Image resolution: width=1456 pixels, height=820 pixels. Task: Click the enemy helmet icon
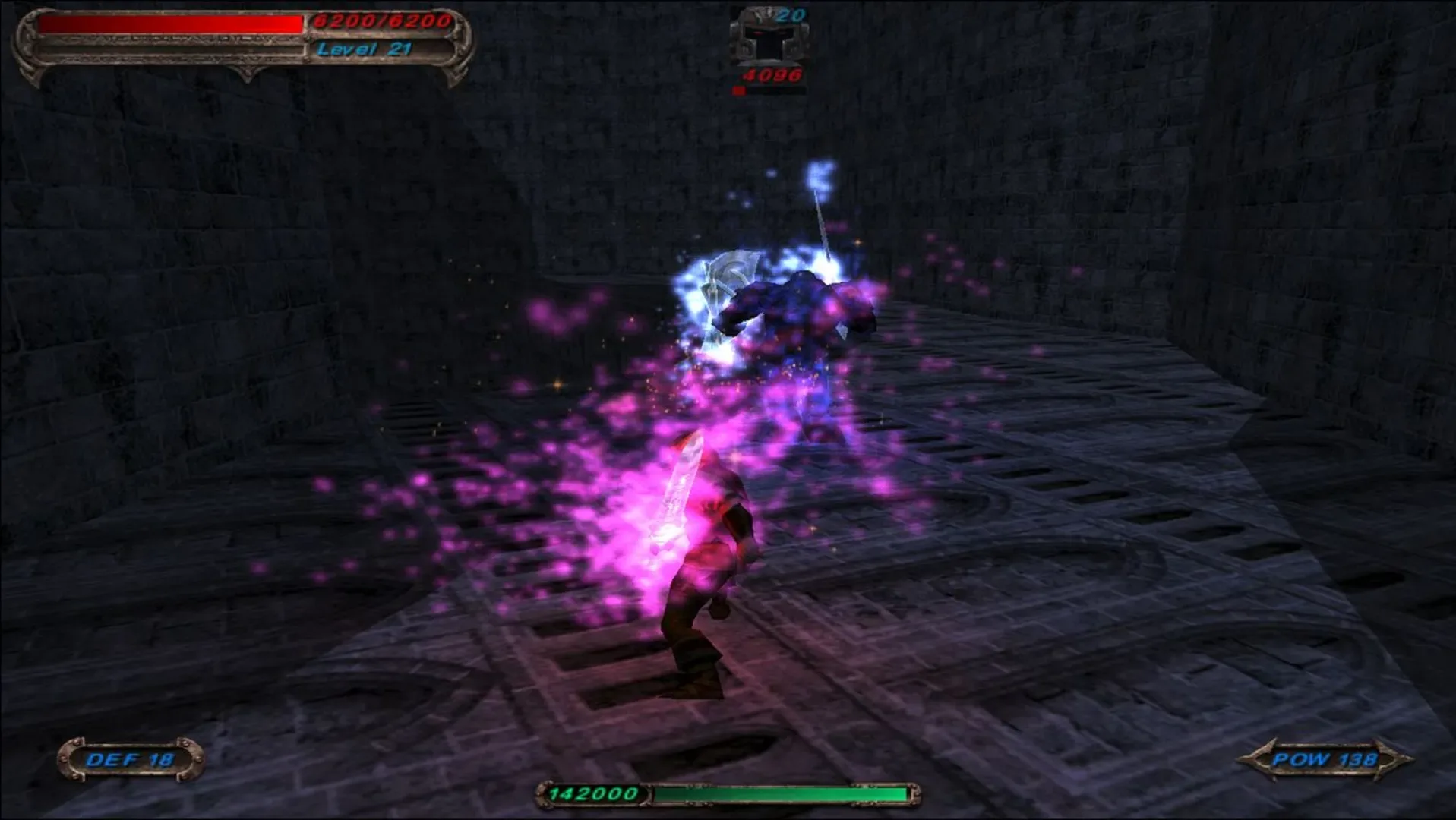(x=769, y=36)
